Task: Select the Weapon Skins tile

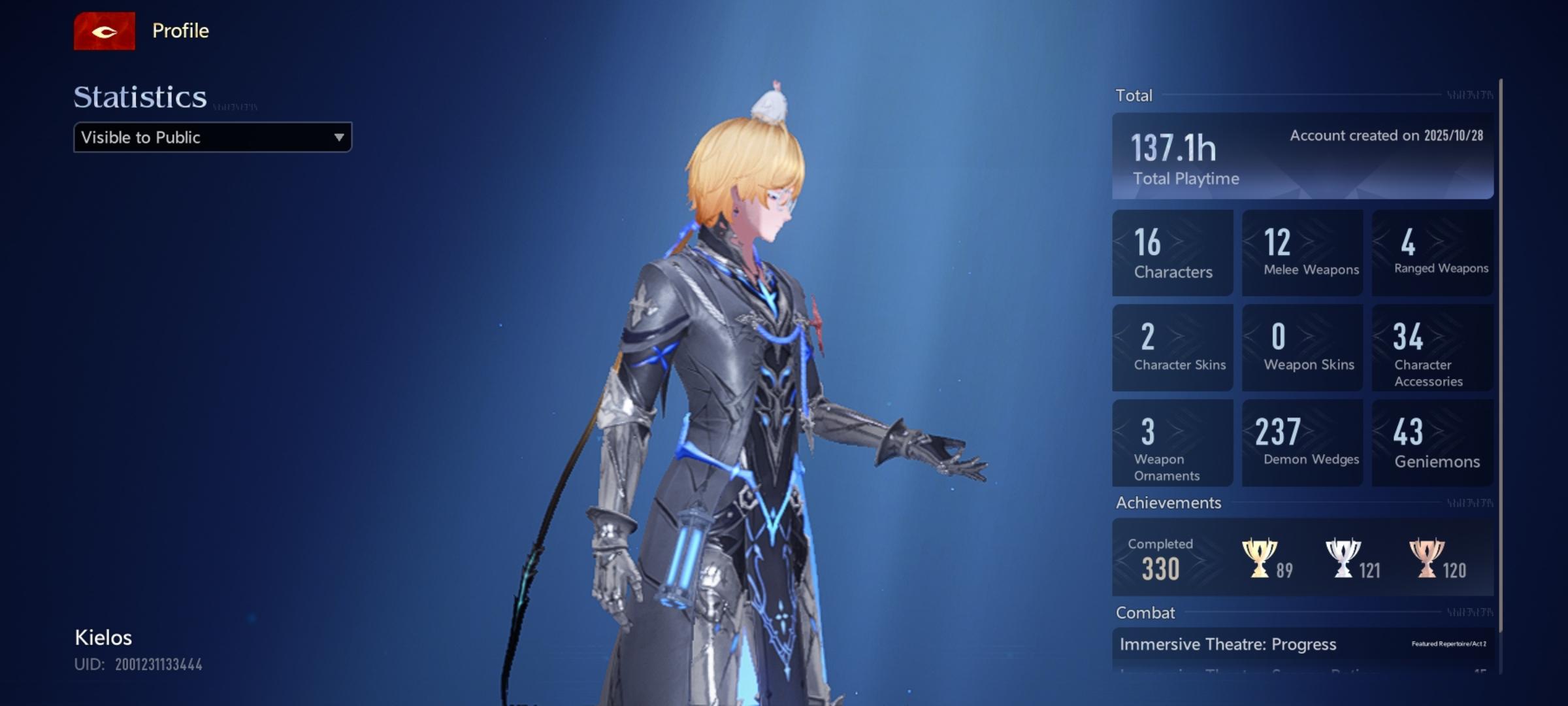Action: coord(1302,348)
